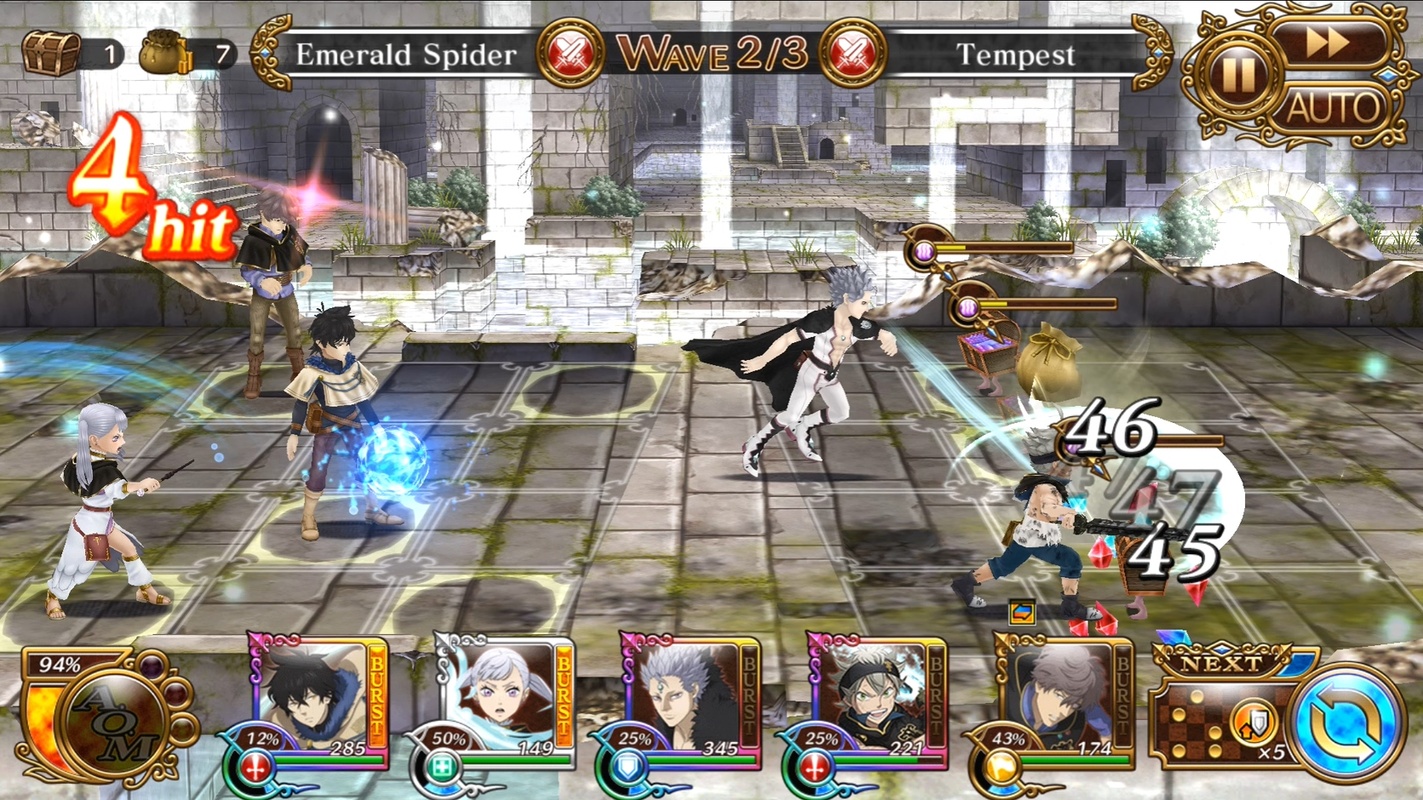The height and width of the screenshot is (800, 1423).
Task: Tap the blue swap arrows button
Action: coord(1347,723)
